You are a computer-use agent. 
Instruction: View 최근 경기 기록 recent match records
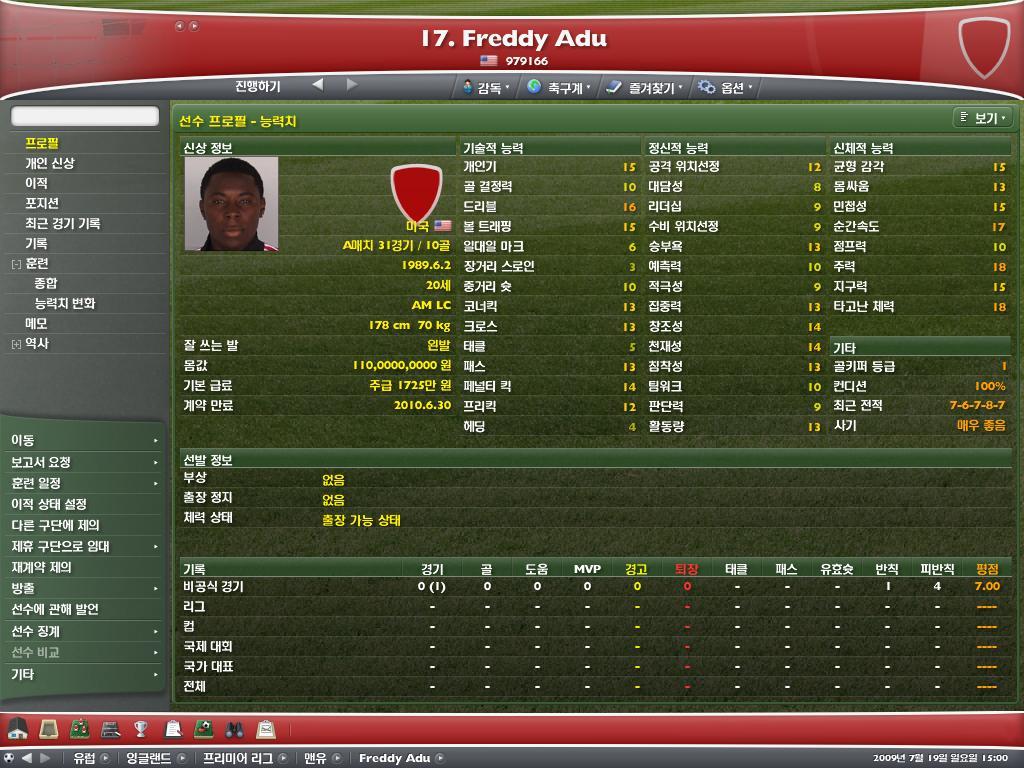63,223
